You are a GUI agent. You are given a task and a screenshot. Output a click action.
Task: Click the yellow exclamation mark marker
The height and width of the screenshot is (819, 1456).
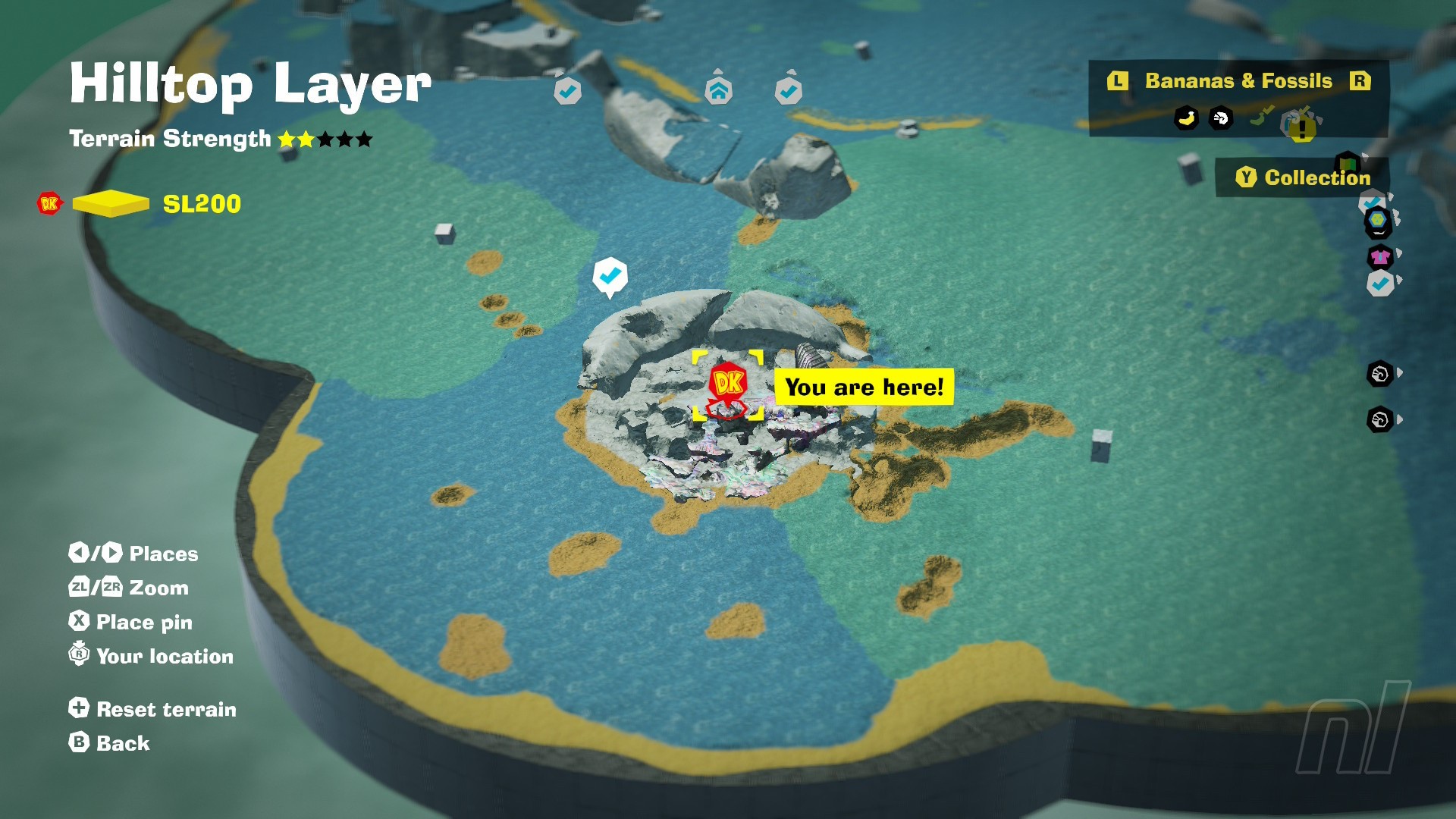[x=1302, y=128]
